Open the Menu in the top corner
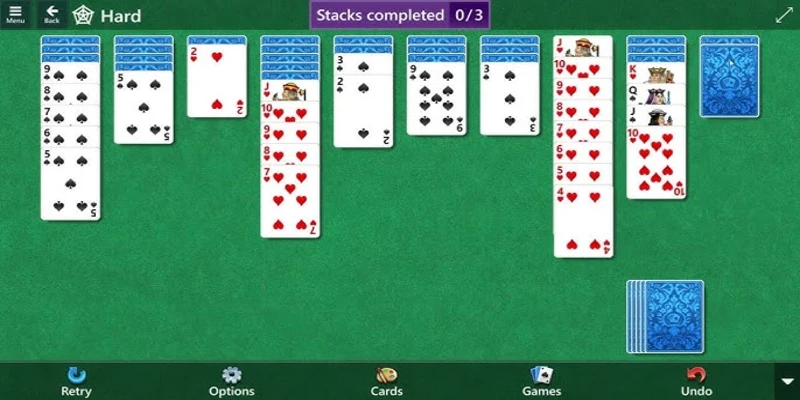The image size is (800, 400). point(15,14)
